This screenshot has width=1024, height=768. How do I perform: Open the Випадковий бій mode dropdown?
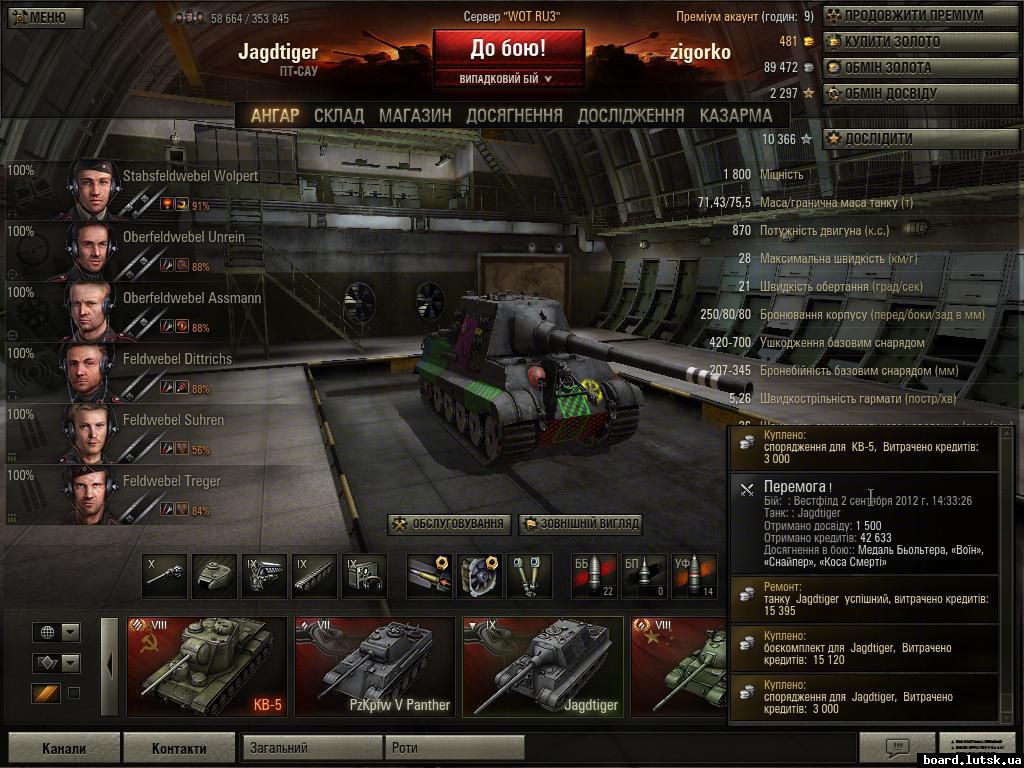point(508,78)
